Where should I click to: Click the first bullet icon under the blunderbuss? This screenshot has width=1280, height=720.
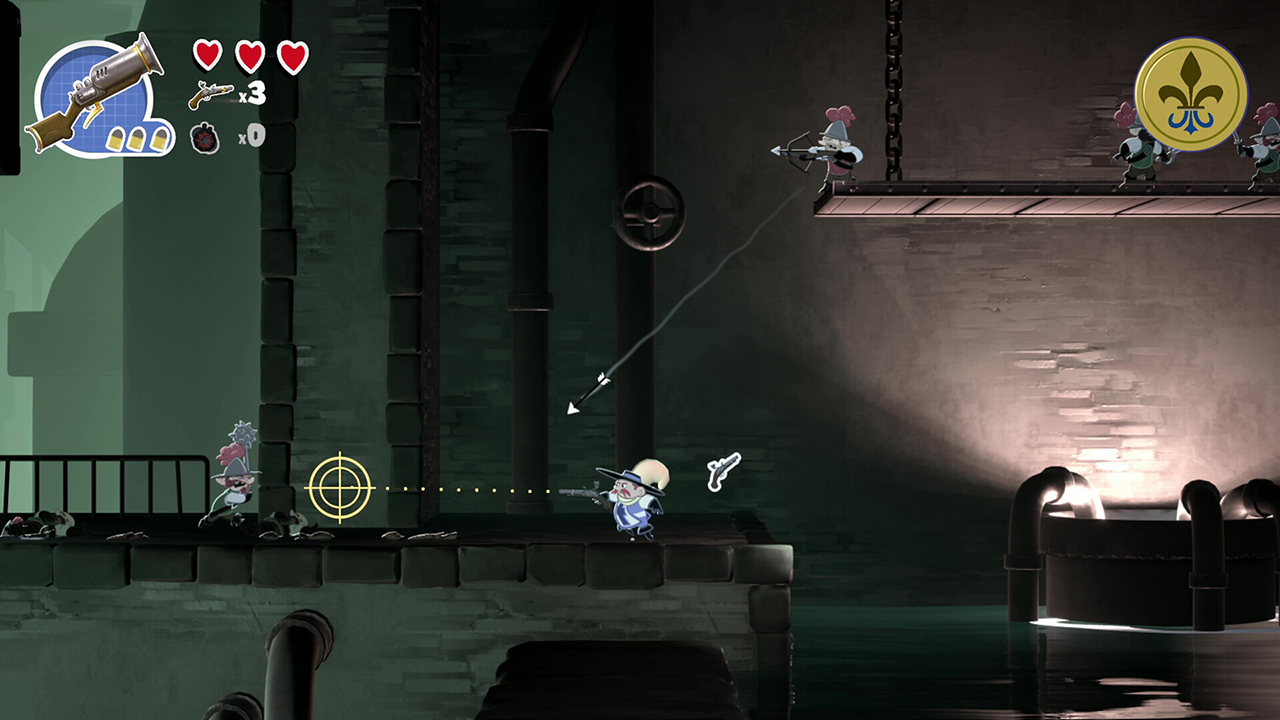coord(116,140)
